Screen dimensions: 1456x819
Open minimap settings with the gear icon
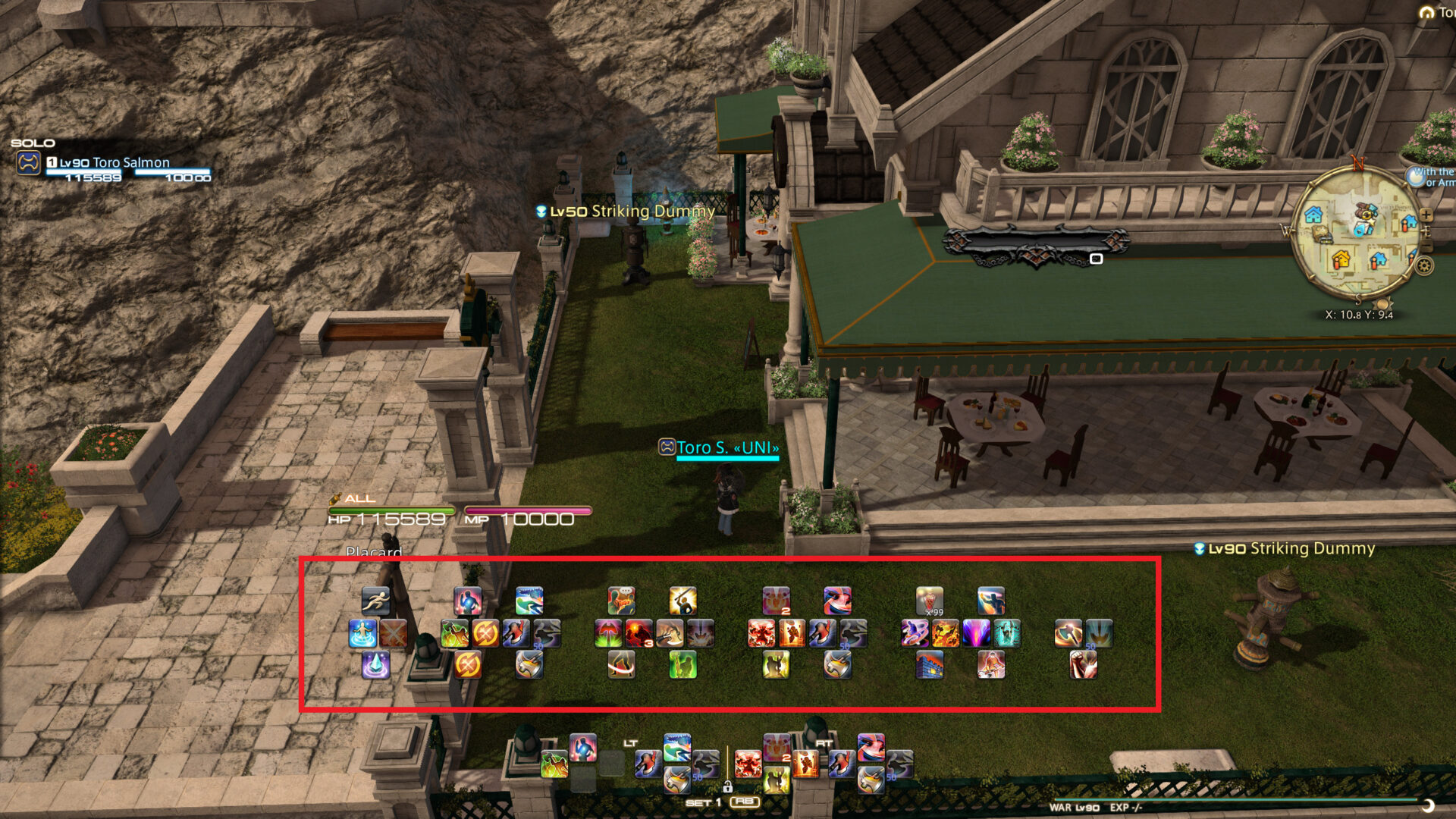(1425, 265)
